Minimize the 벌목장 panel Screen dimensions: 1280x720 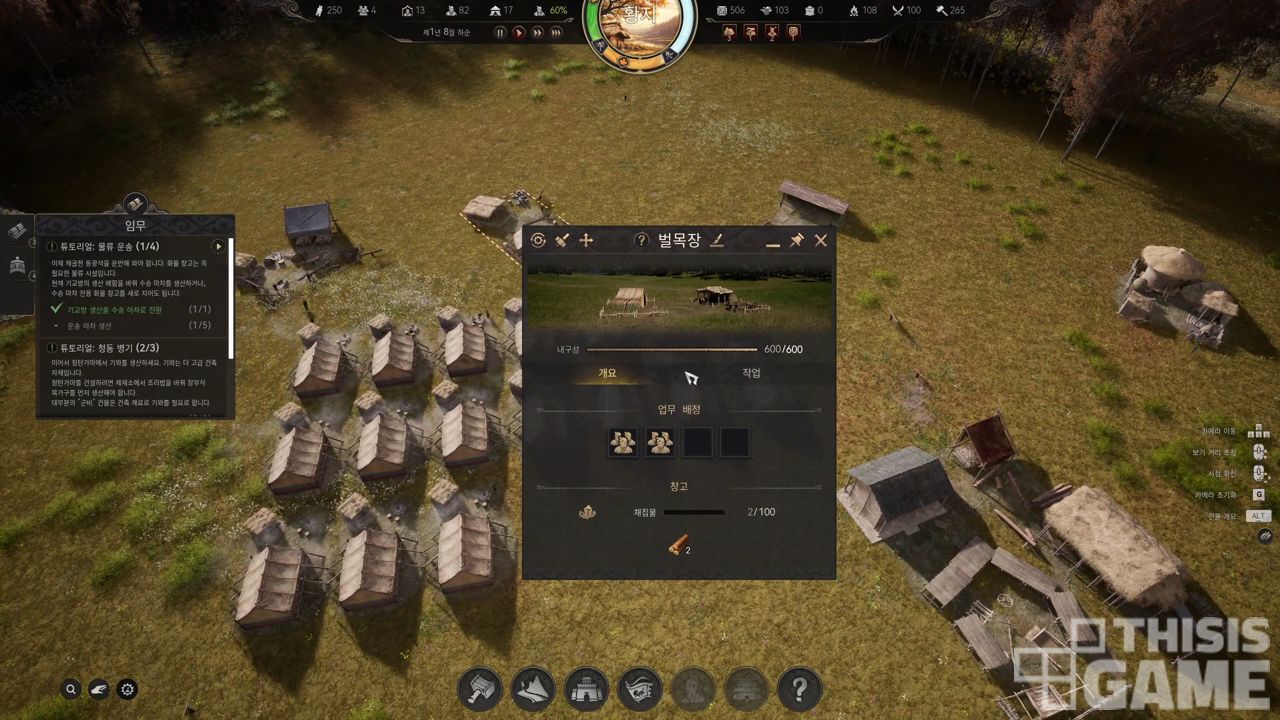click(772, 241)
